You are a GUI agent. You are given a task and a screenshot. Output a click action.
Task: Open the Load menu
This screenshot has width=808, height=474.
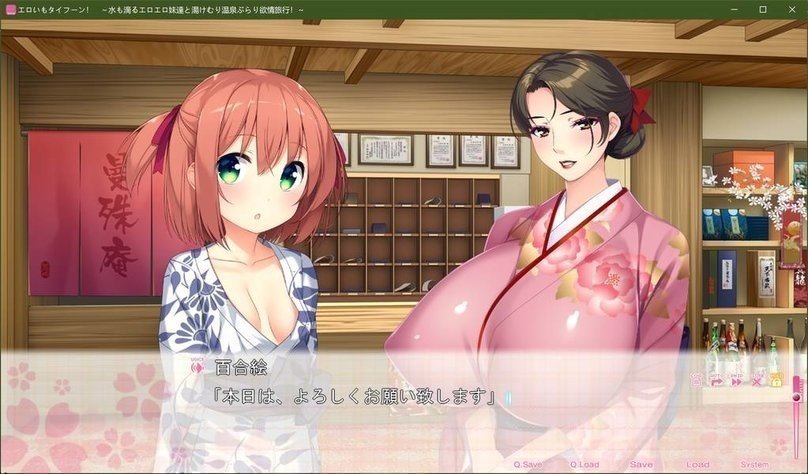click(698, 465)
